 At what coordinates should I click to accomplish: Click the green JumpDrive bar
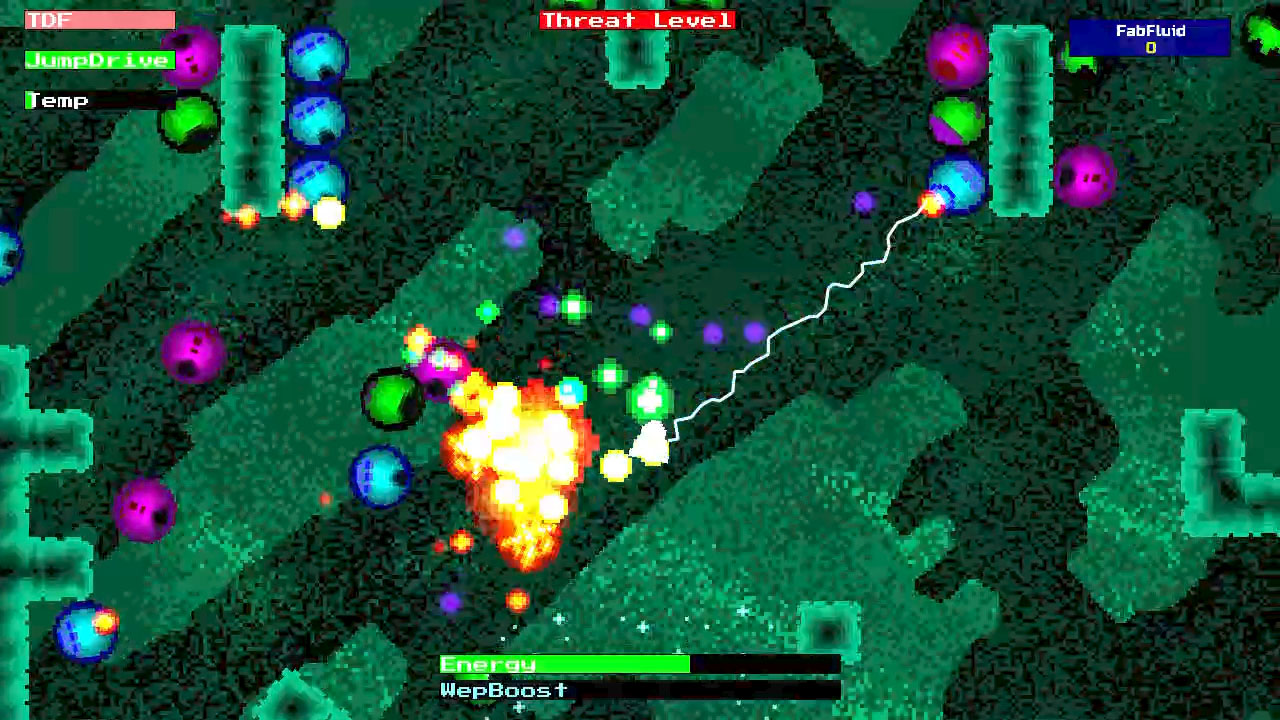coord(98,60)
